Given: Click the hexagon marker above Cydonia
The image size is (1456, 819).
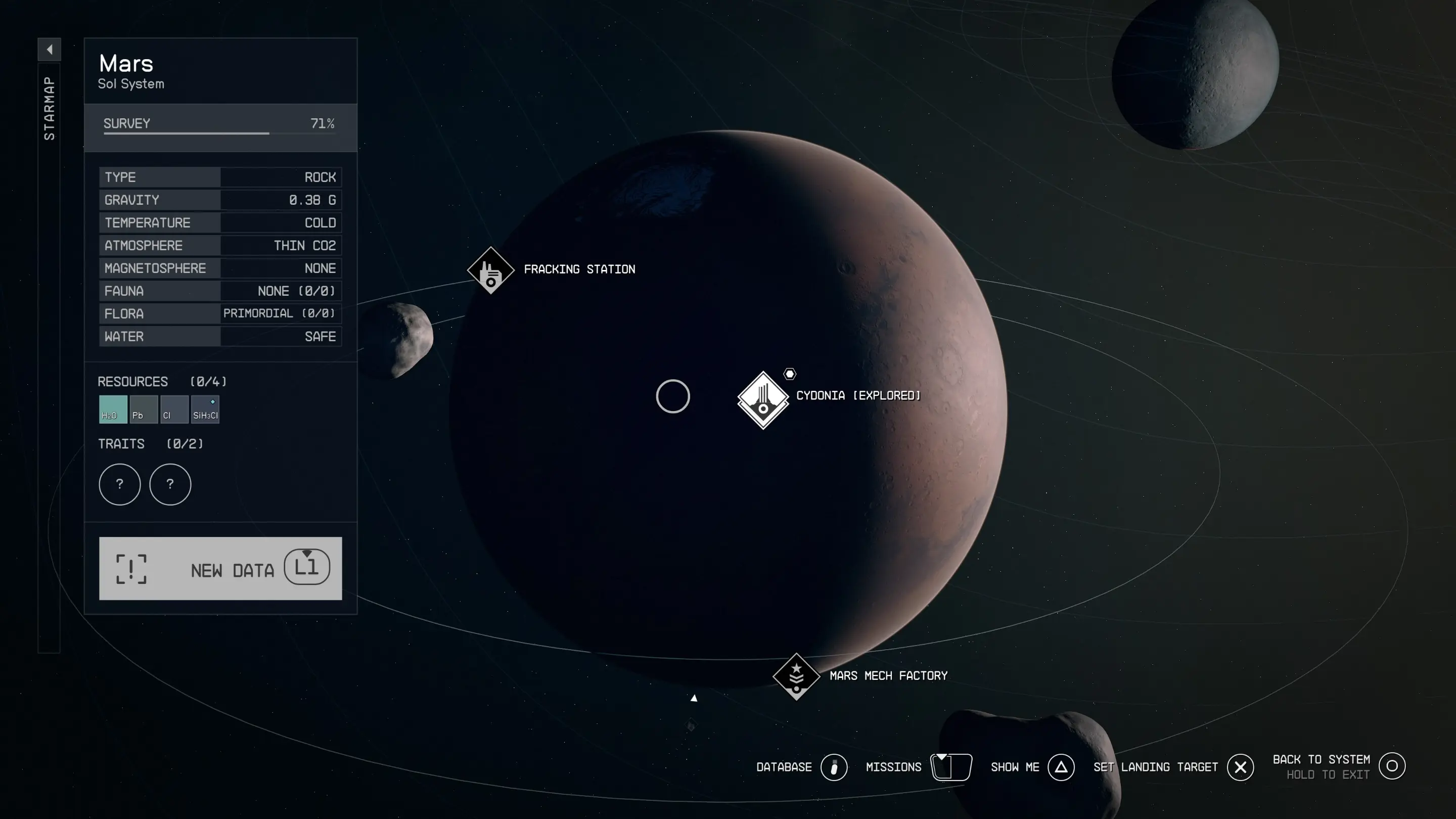Looking at the screenshot, I should (x=789, y=373).
